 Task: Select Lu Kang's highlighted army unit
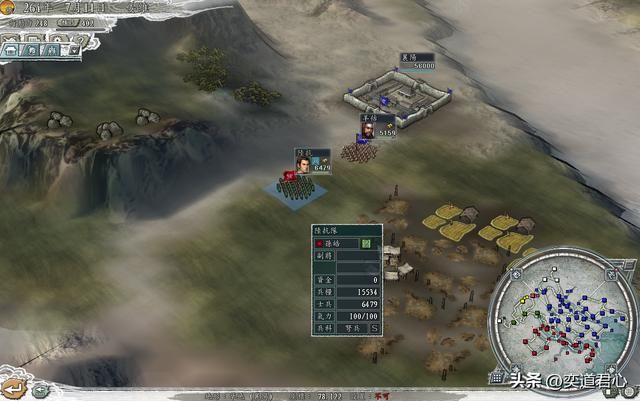tap(292, 182)
